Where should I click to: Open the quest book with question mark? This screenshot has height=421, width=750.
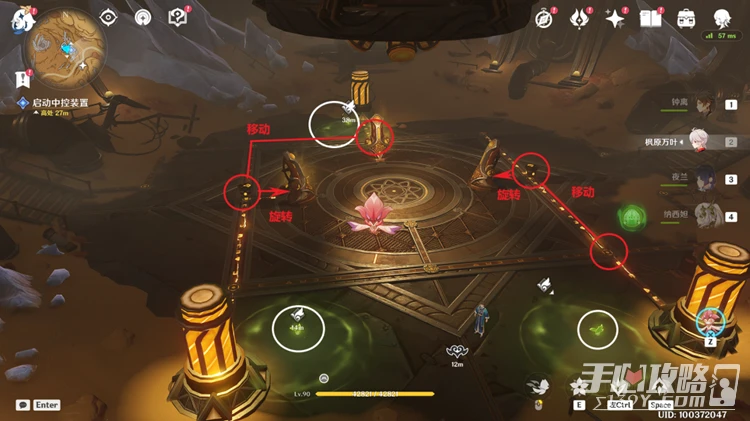click(x=177, y=17)
